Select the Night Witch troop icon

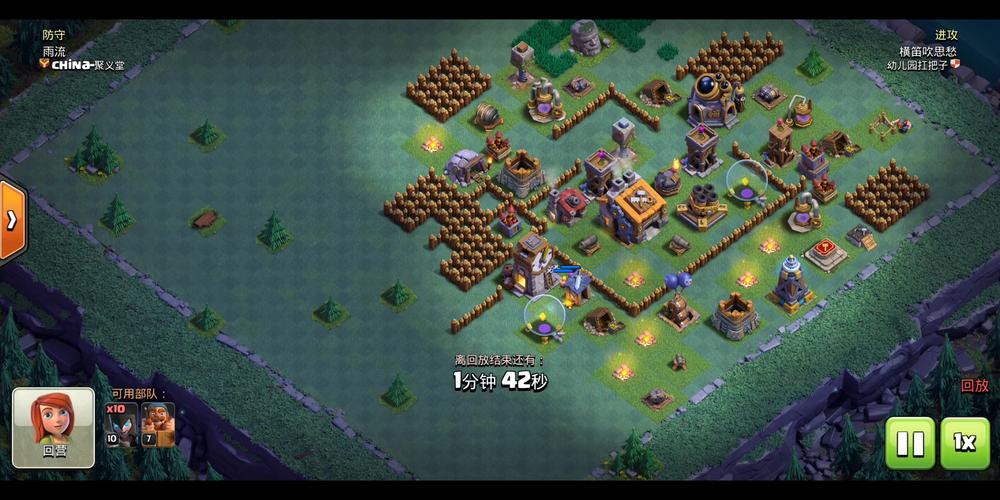[x=119, y=425]
